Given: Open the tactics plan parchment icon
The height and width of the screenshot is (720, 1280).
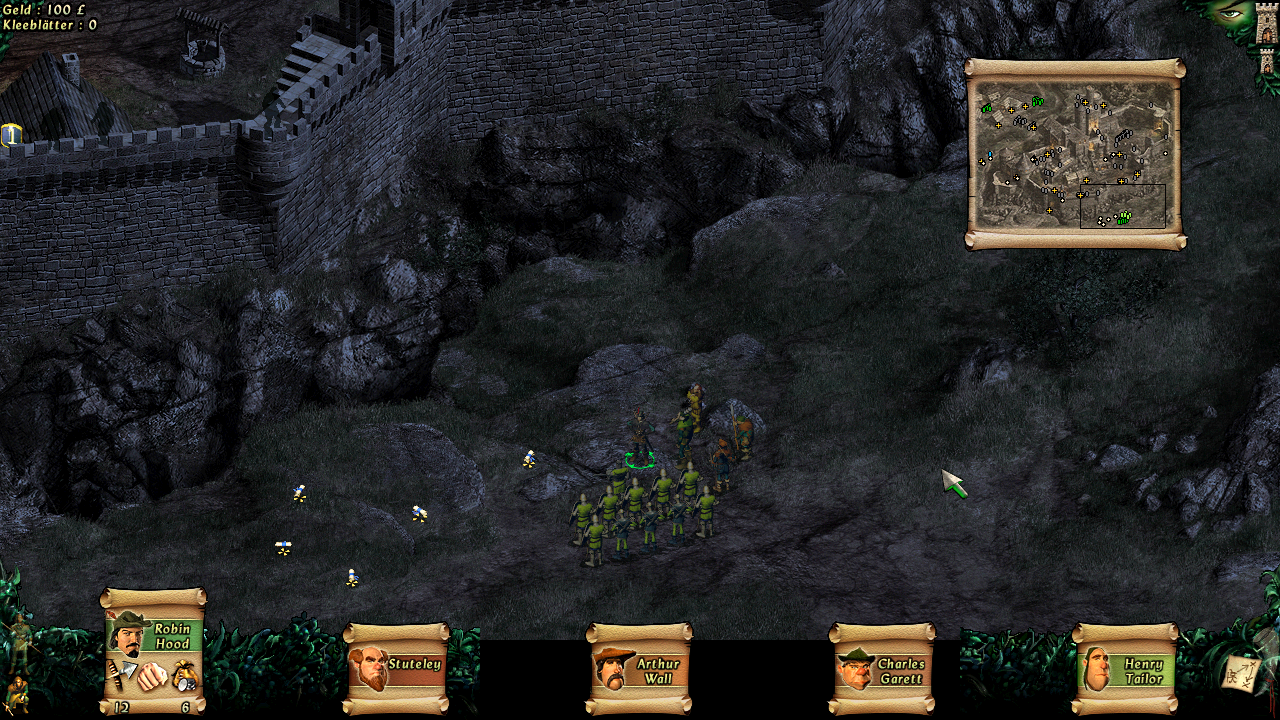Looking at the screenshot, I should pos(1242,674).
